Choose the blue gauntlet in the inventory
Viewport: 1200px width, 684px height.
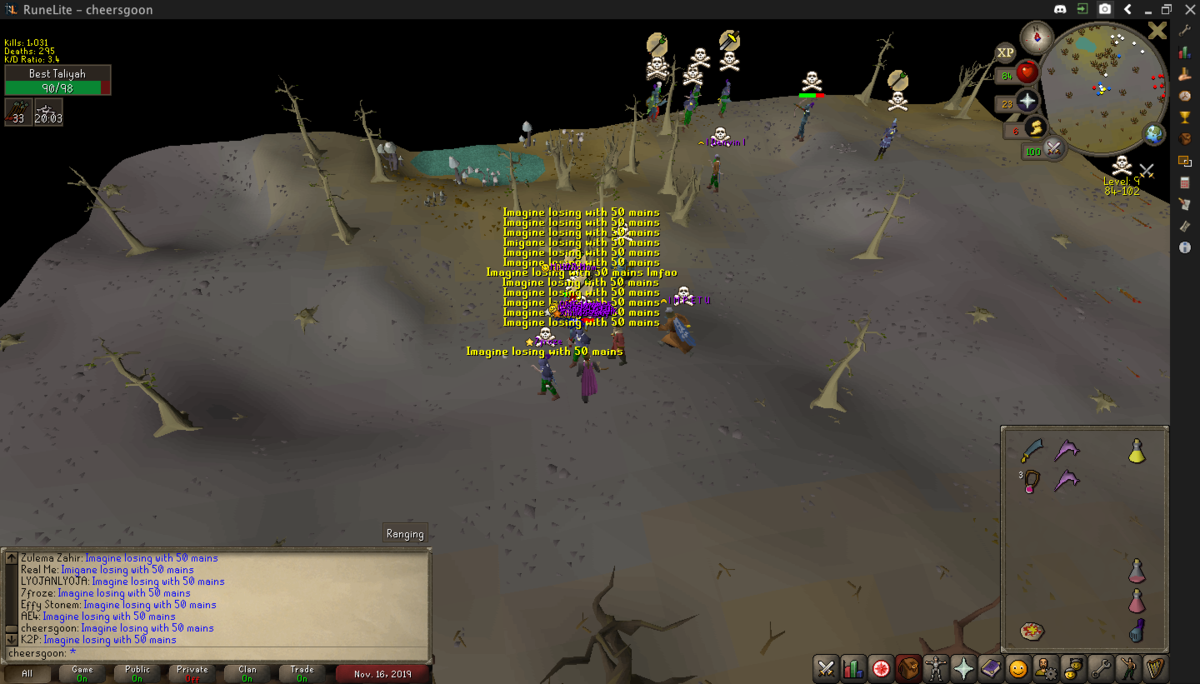1137,632
